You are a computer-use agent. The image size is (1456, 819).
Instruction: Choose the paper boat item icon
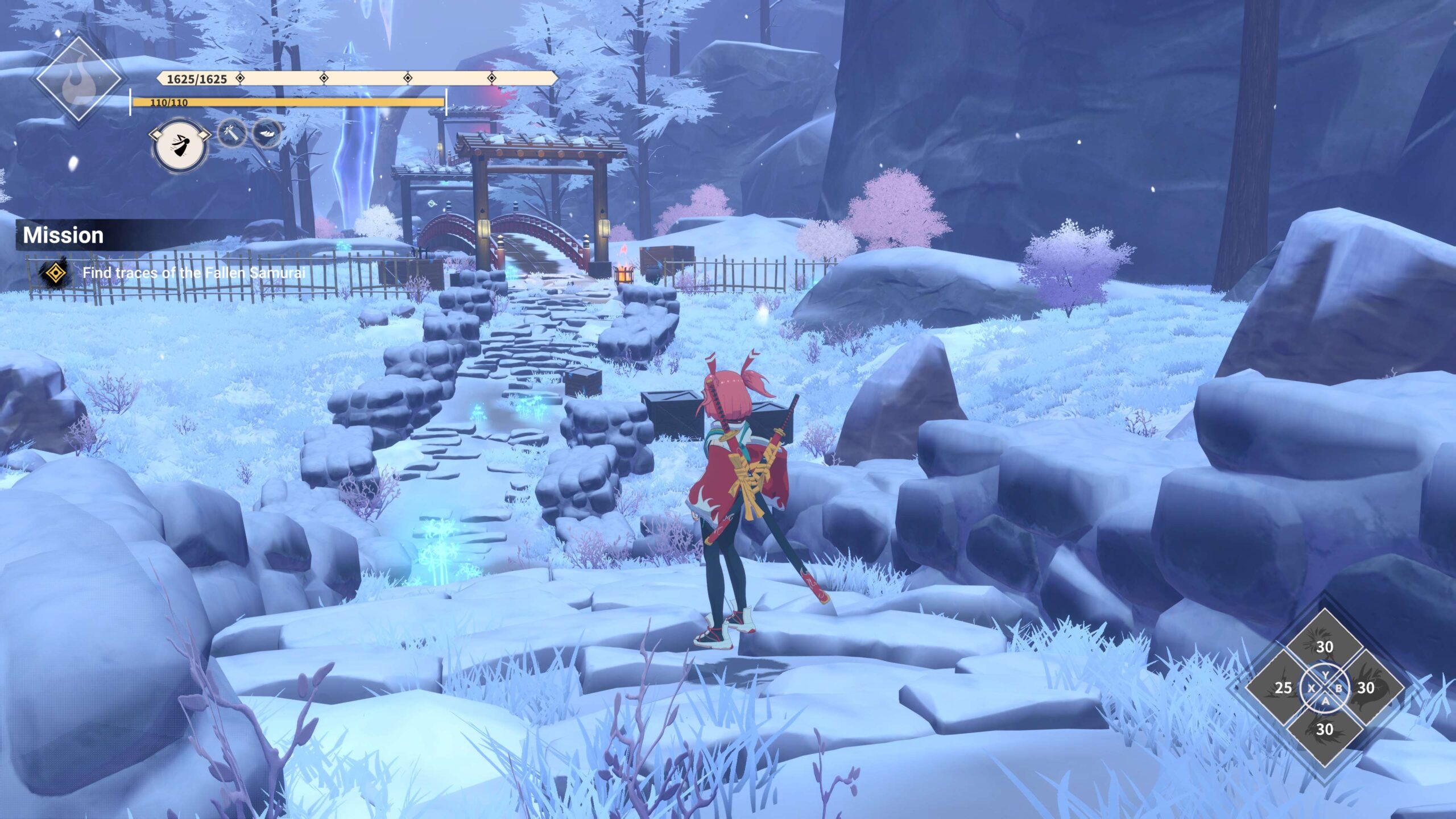266,134
